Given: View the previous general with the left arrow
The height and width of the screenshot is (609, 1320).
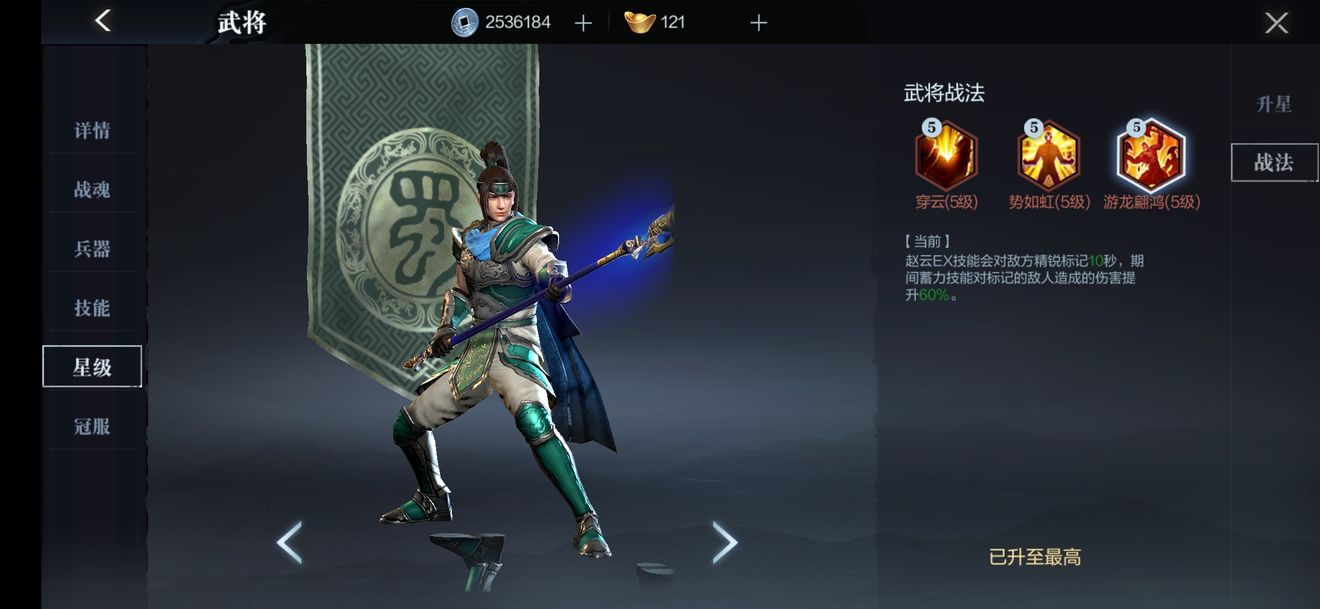Looking at the screenshot, I should click(x=289, y=543).
